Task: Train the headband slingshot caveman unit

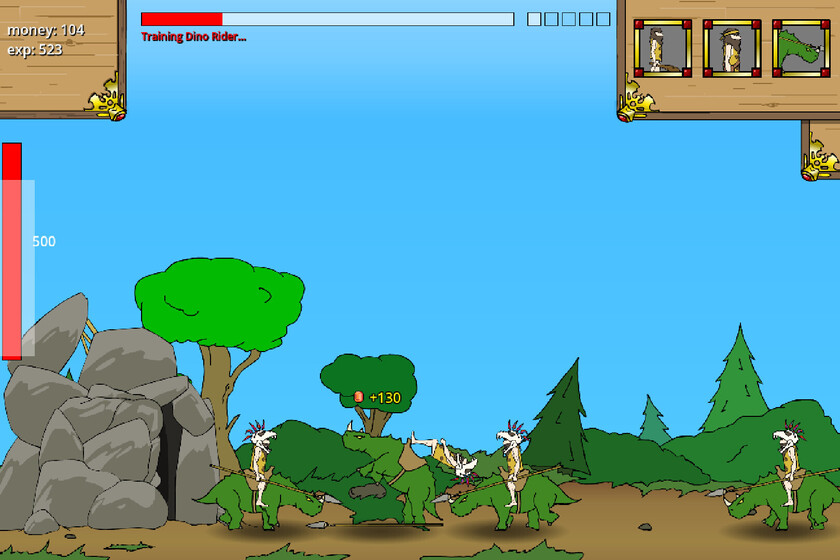Action: (732, 48)
